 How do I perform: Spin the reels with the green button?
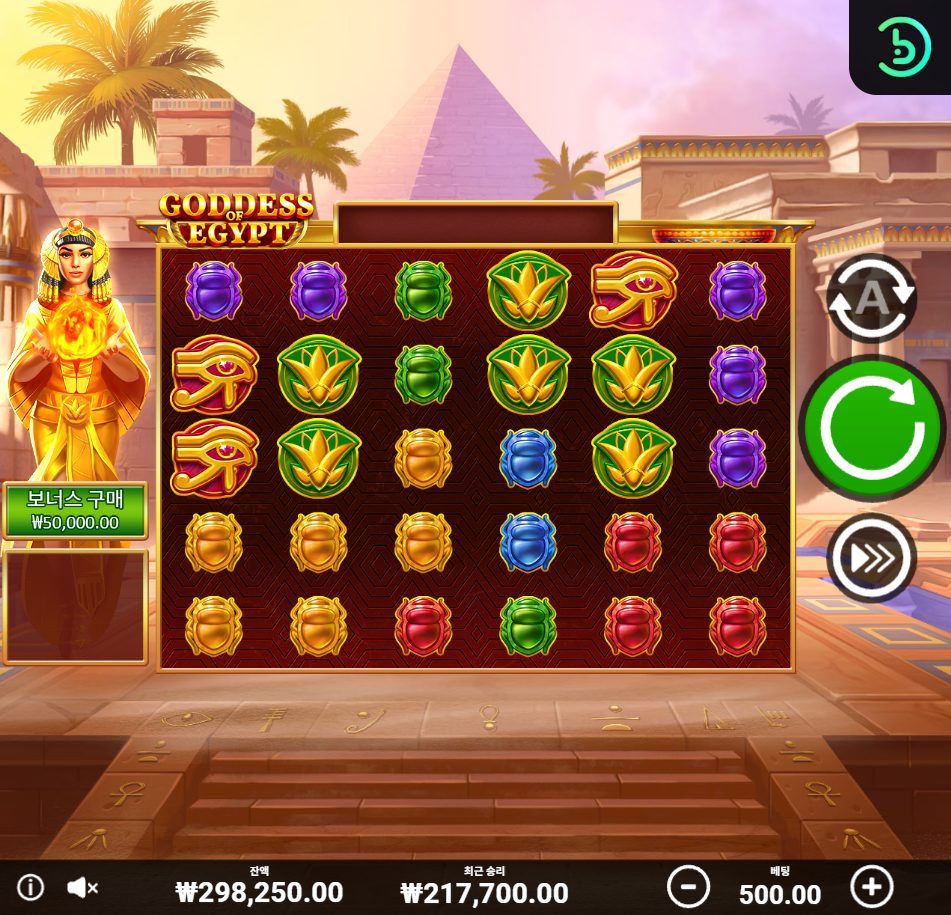[x=871, y=428]
